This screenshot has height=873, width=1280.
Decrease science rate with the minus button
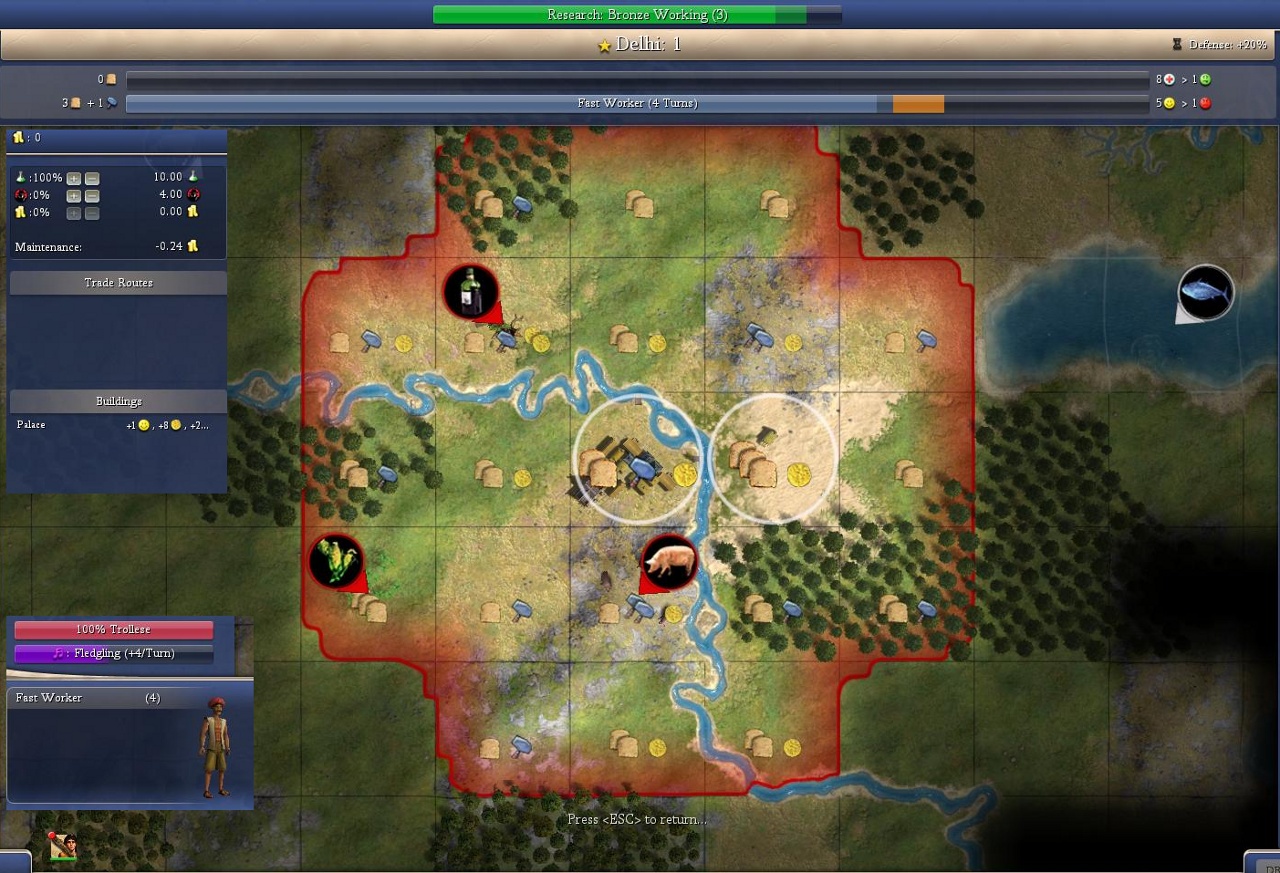(92, 178)
